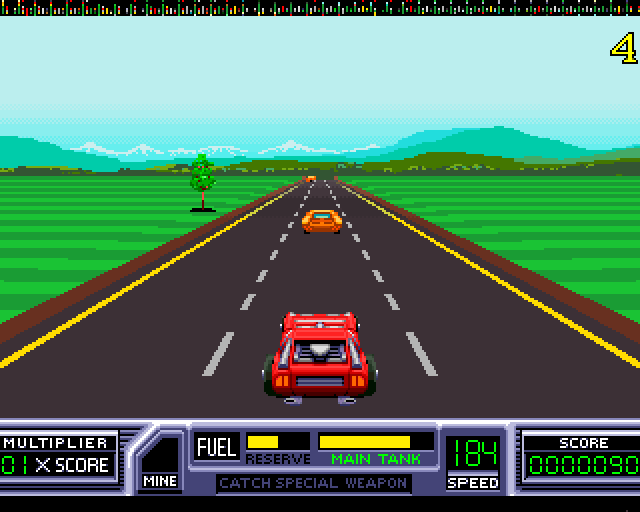Select the MINE special weapon slot
Image resolution: width=640 pixels, height=512 pixels.
pyautogui.click(x=160, y=462)
